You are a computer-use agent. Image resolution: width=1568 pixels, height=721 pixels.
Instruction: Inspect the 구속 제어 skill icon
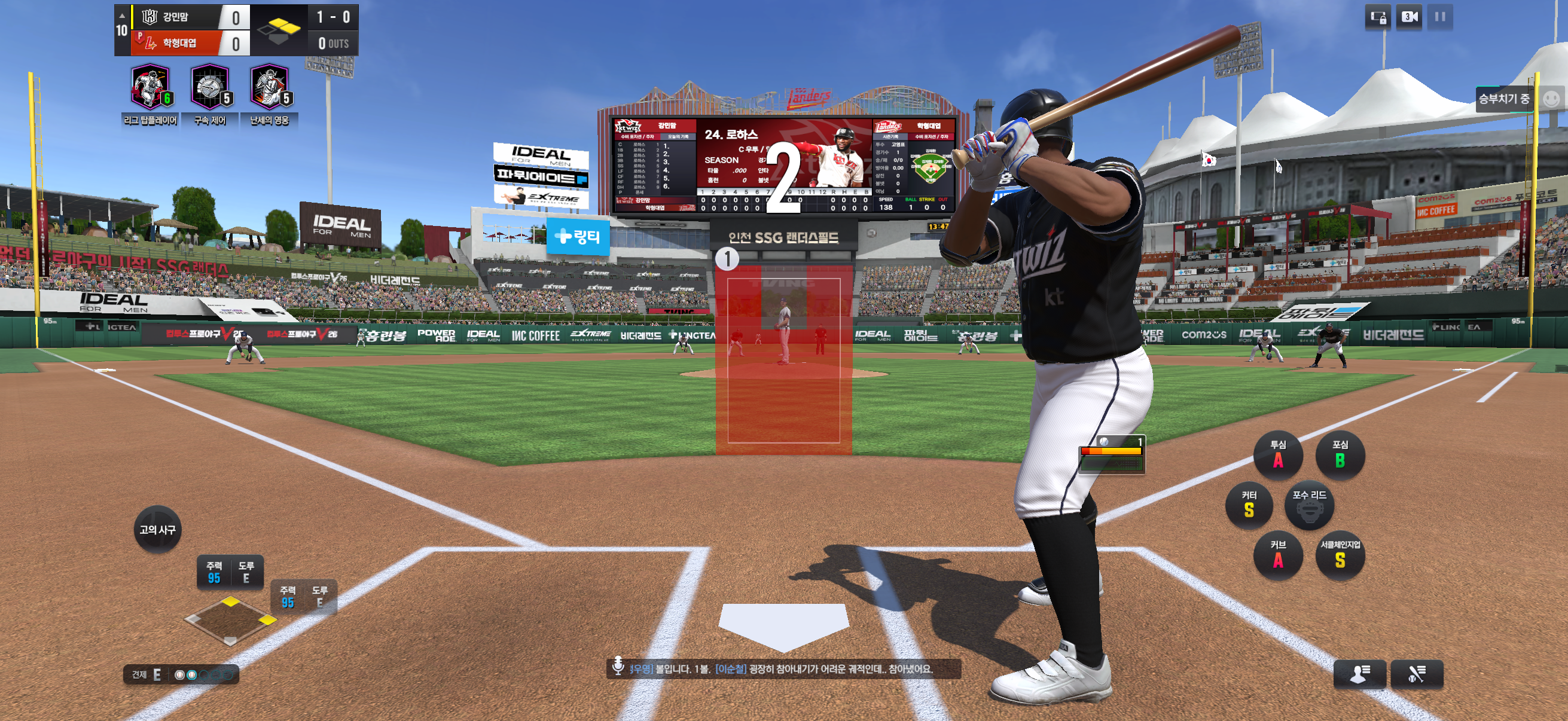click(x=210, y=87)
